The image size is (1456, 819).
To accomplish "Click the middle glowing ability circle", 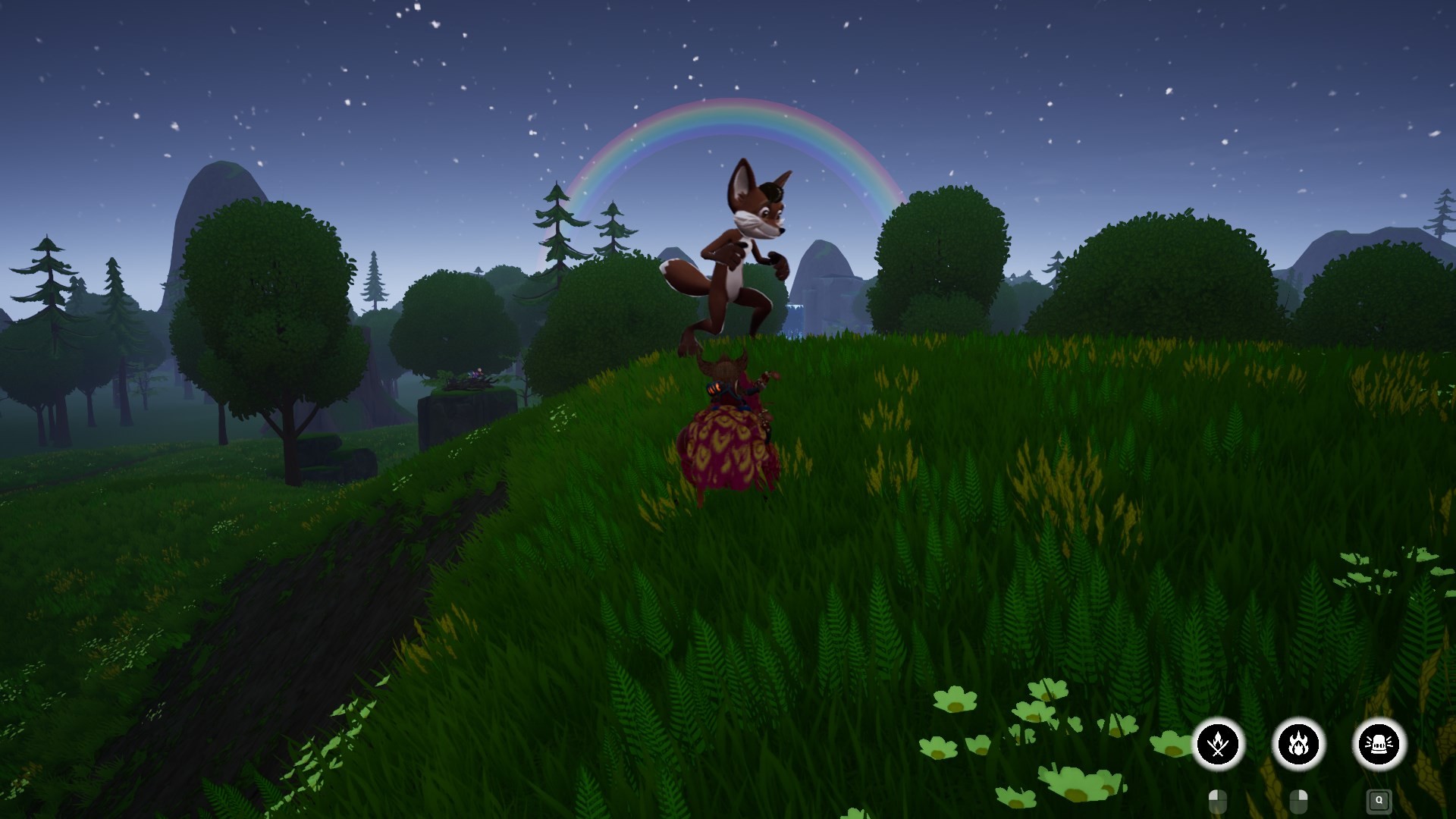I will point(1298,745).
